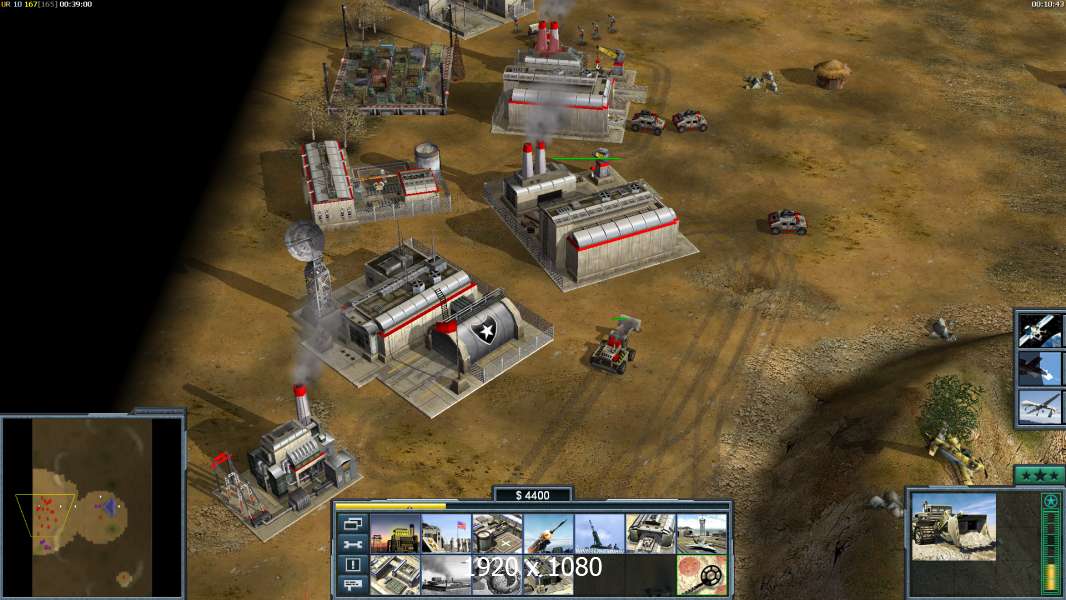Click the bulldozer unit portrait
Image resolution: width=1066 pixels, height=600 pixels.
coord(953,526)
